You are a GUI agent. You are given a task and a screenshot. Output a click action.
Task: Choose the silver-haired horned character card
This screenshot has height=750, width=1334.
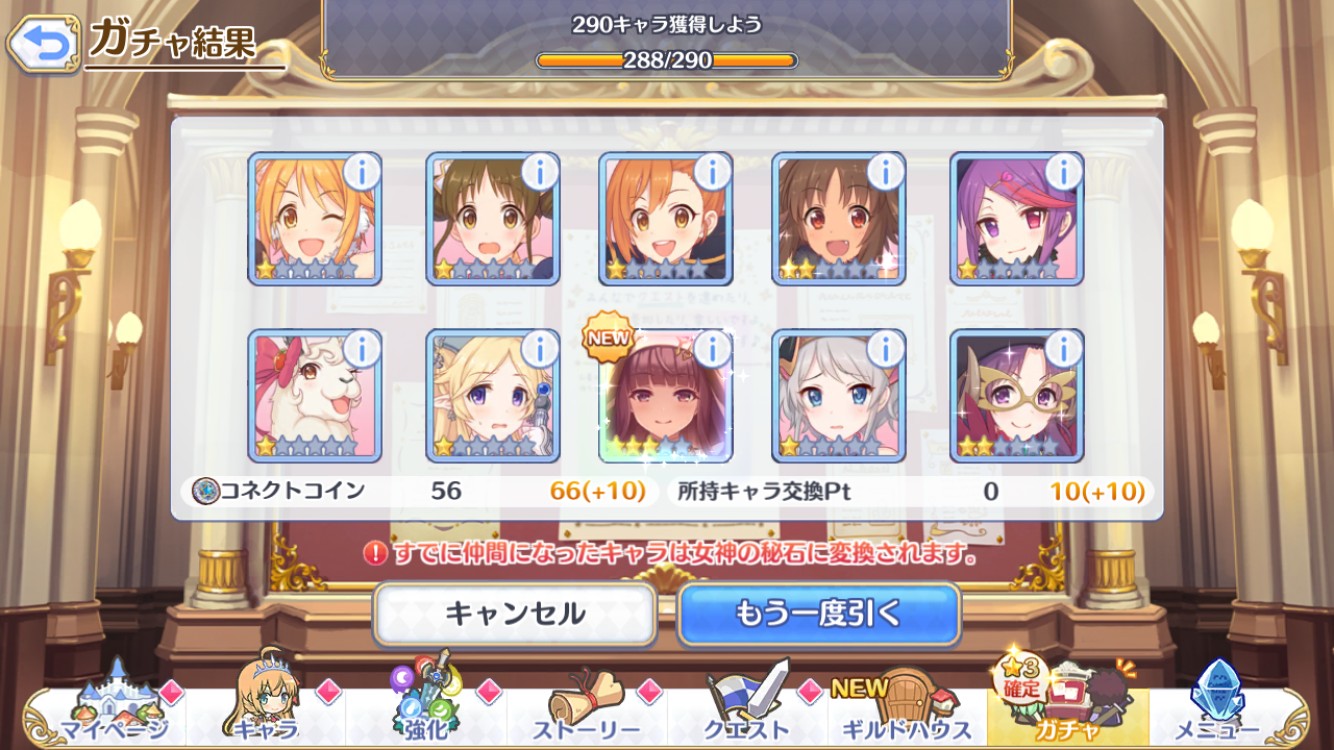[838, 396]
